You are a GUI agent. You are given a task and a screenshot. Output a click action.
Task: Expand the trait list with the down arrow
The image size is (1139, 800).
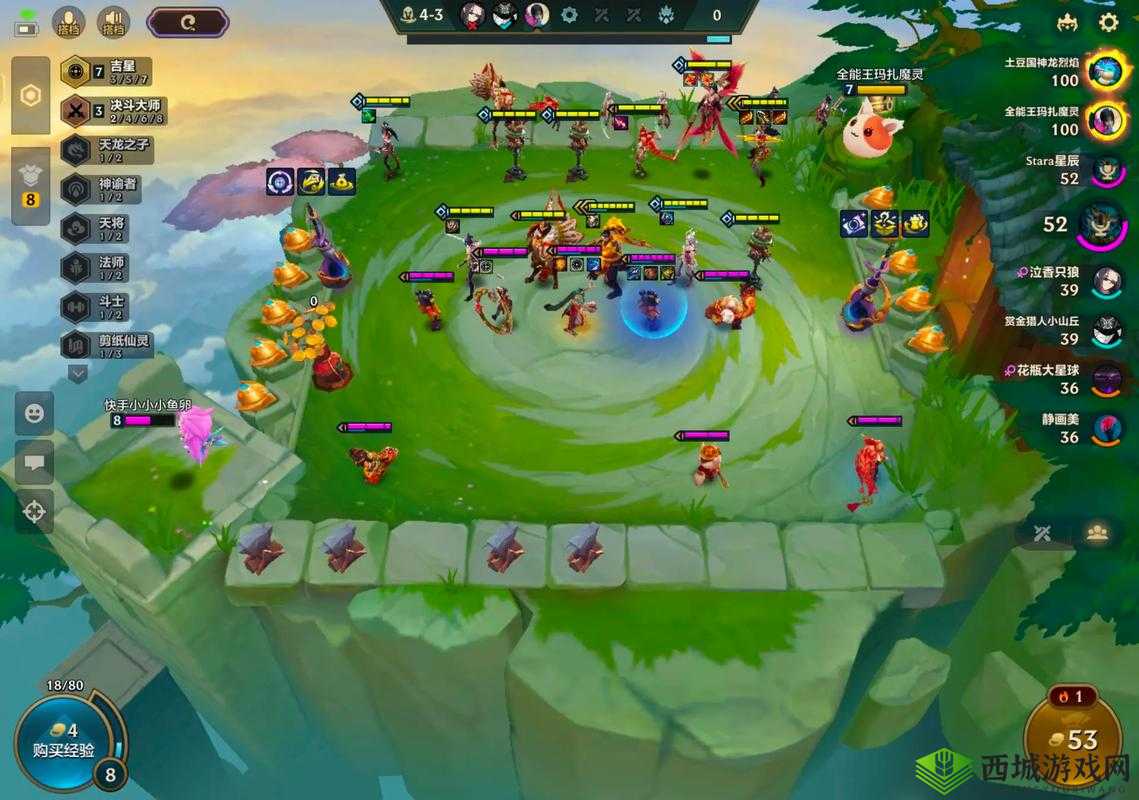(x=78, y=373)
